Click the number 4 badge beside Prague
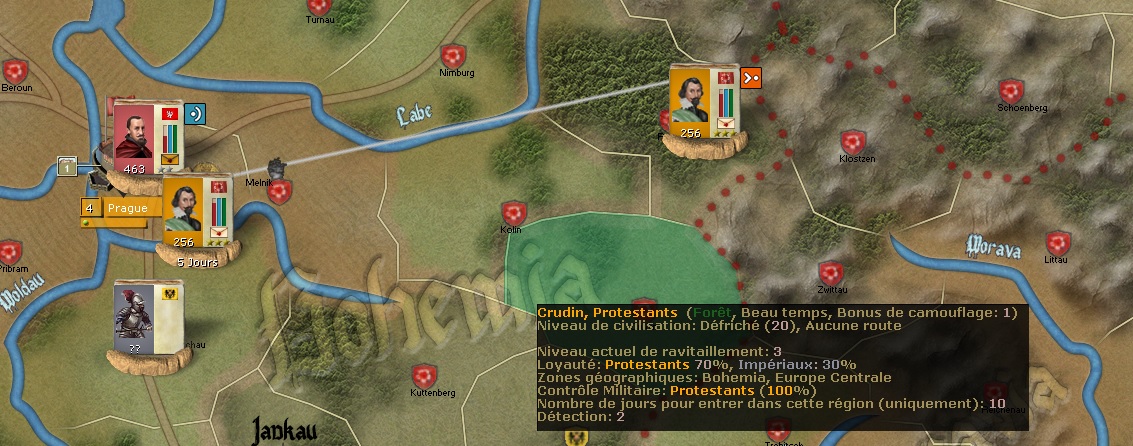This screenshot has width=1133, height=446. [90, 208]
